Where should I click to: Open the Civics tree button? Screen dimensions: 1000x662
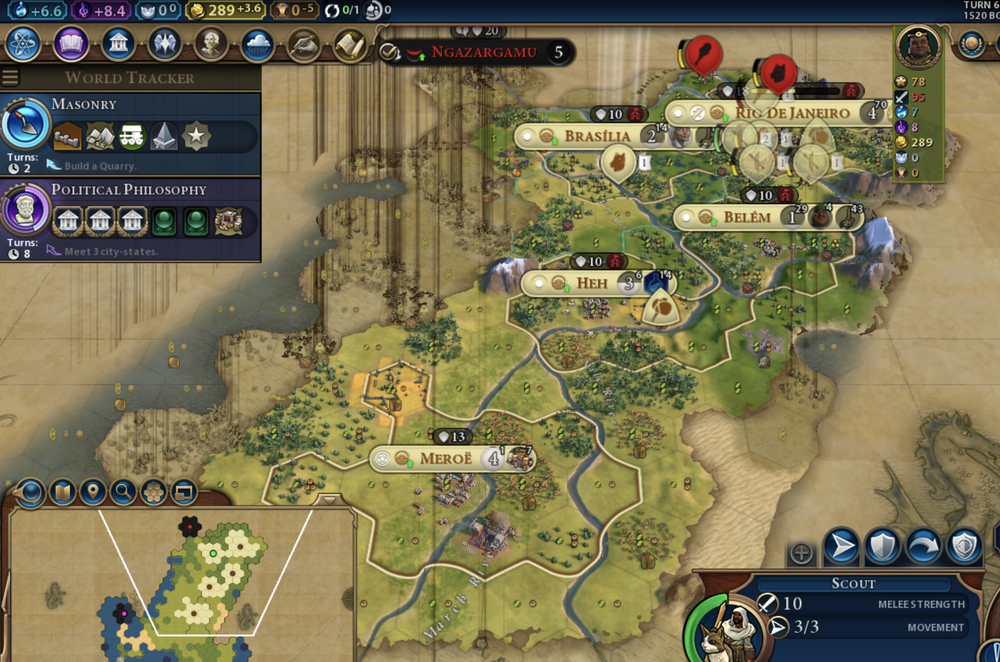point(71,44)
